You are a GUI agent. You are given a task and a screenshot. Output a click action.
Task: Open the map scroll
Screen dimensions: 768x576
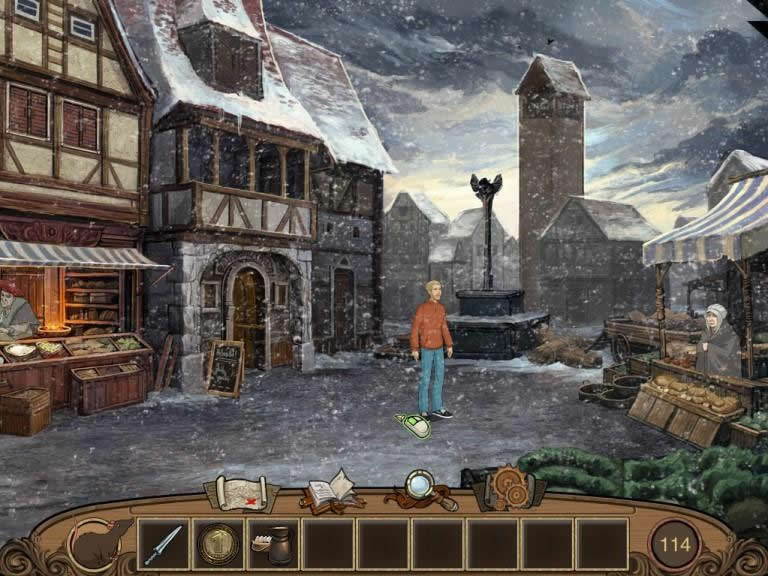point(241,492)
